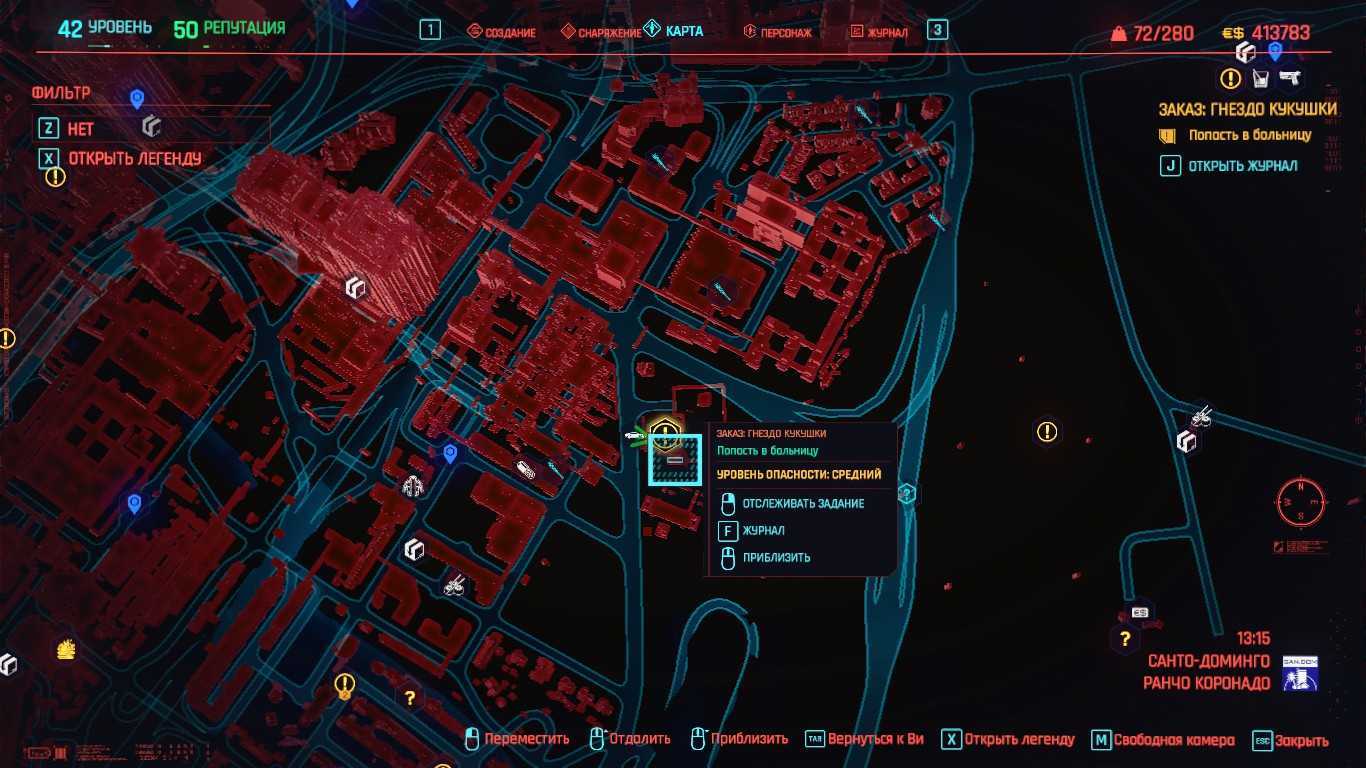Open the Создание (crafting) tab
The width and height of the screenshot is (1366, 768).
tap(503, 32)
